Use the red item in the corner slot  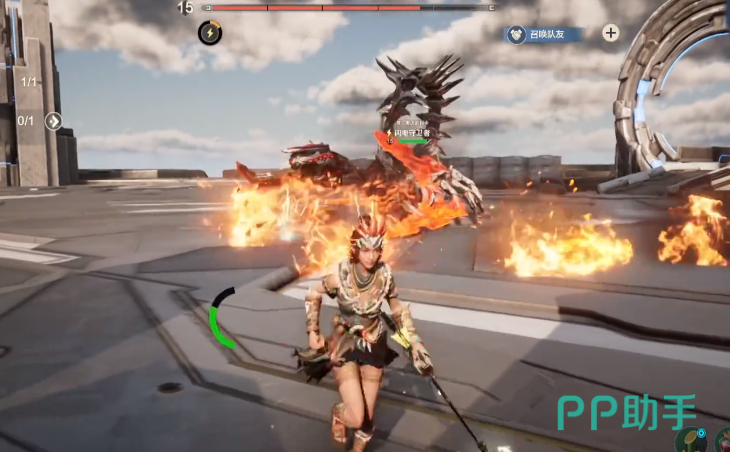(x=722, y=442)
